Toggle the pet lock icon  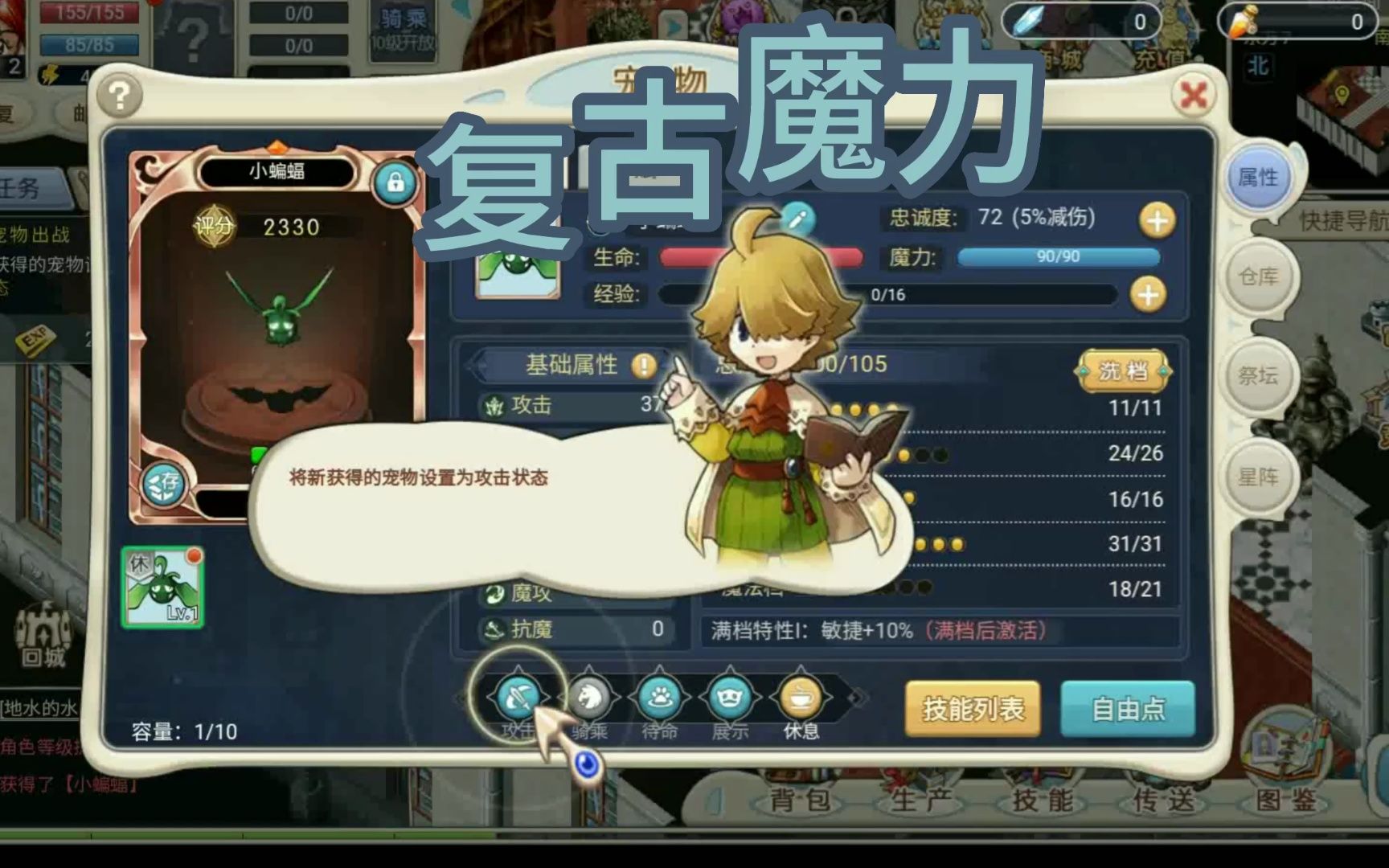395,182
